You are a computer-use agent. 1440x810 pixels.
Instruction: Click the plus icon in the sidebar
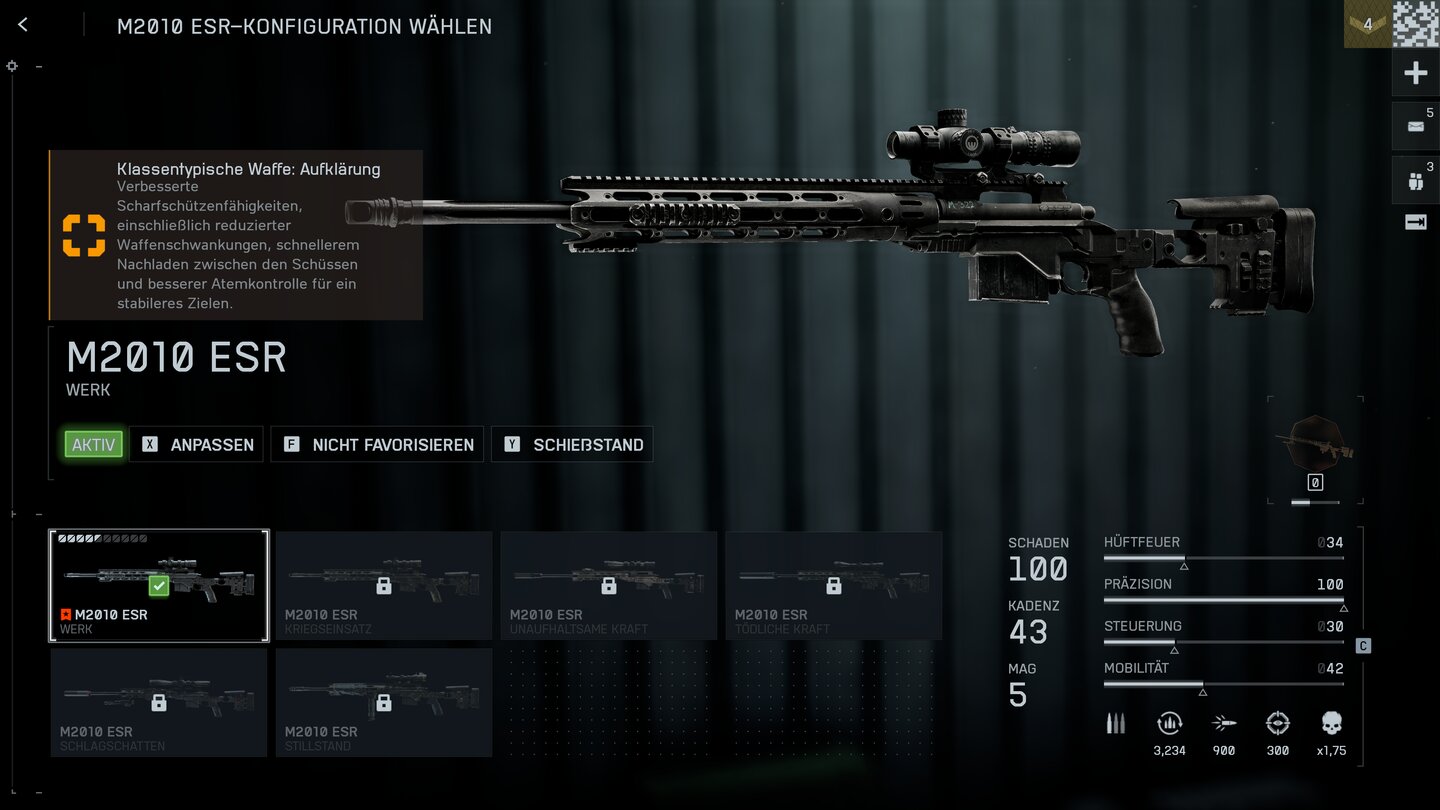click(x=1416, y=73)
